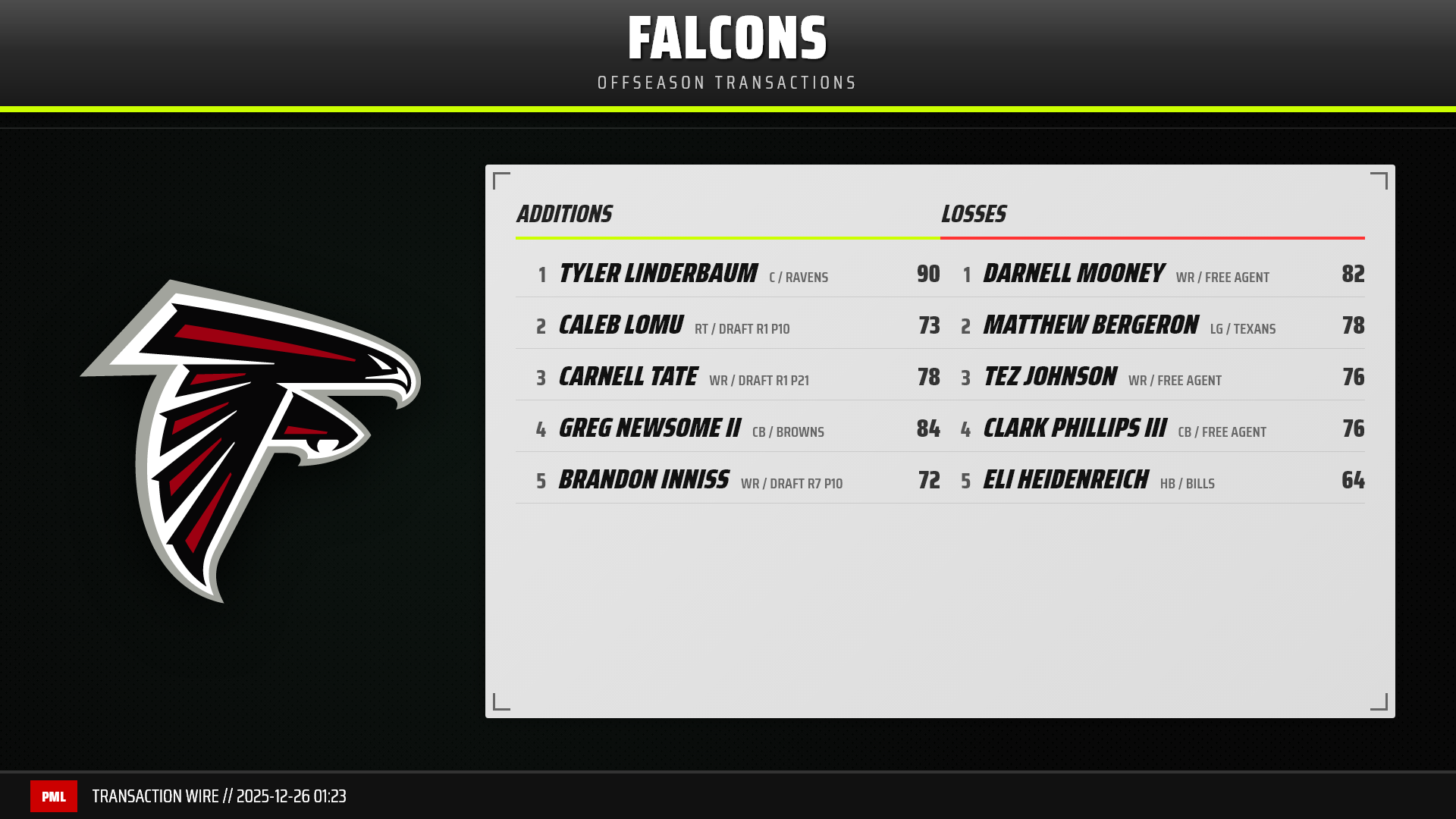Show the Additions column header
Image resolution: width=1456 pixels, height=819 pixels.
click(x=565, y=215)
